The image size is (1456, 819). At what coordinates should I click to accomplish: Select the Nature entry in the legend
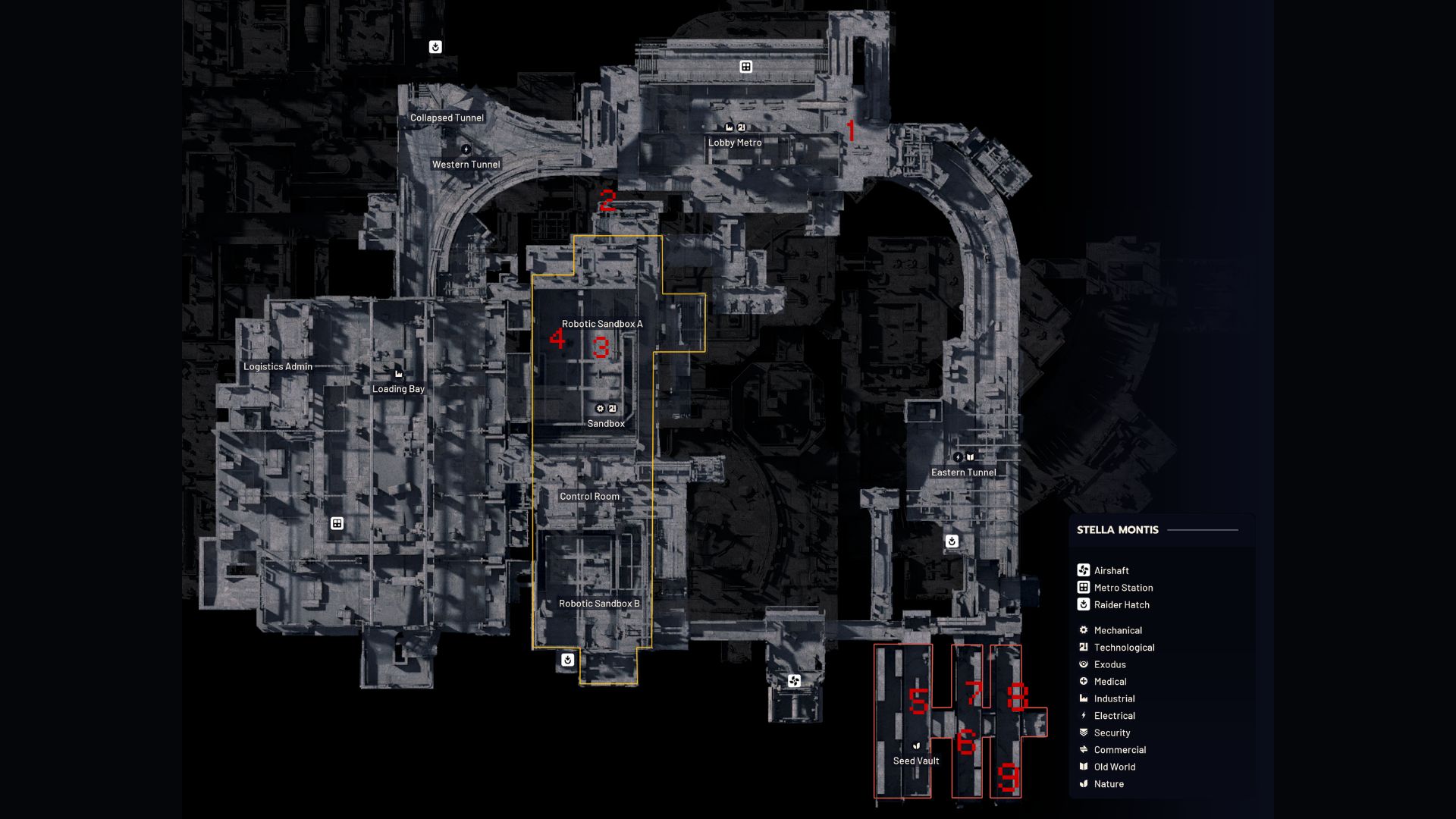point(1107,783)
